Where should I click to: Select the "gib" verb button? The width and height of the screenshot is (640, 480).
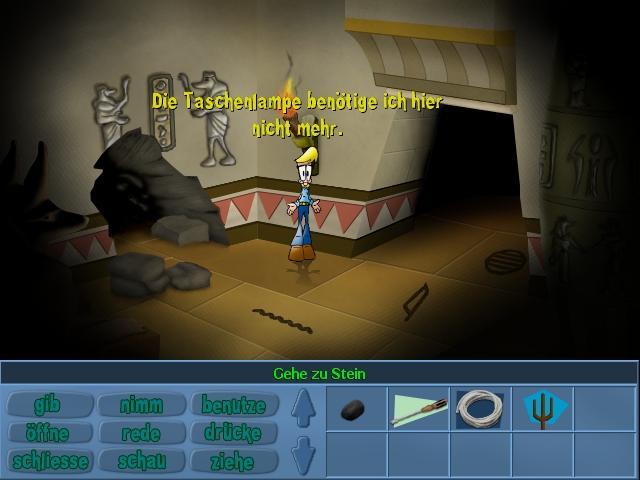click(48, 405)
